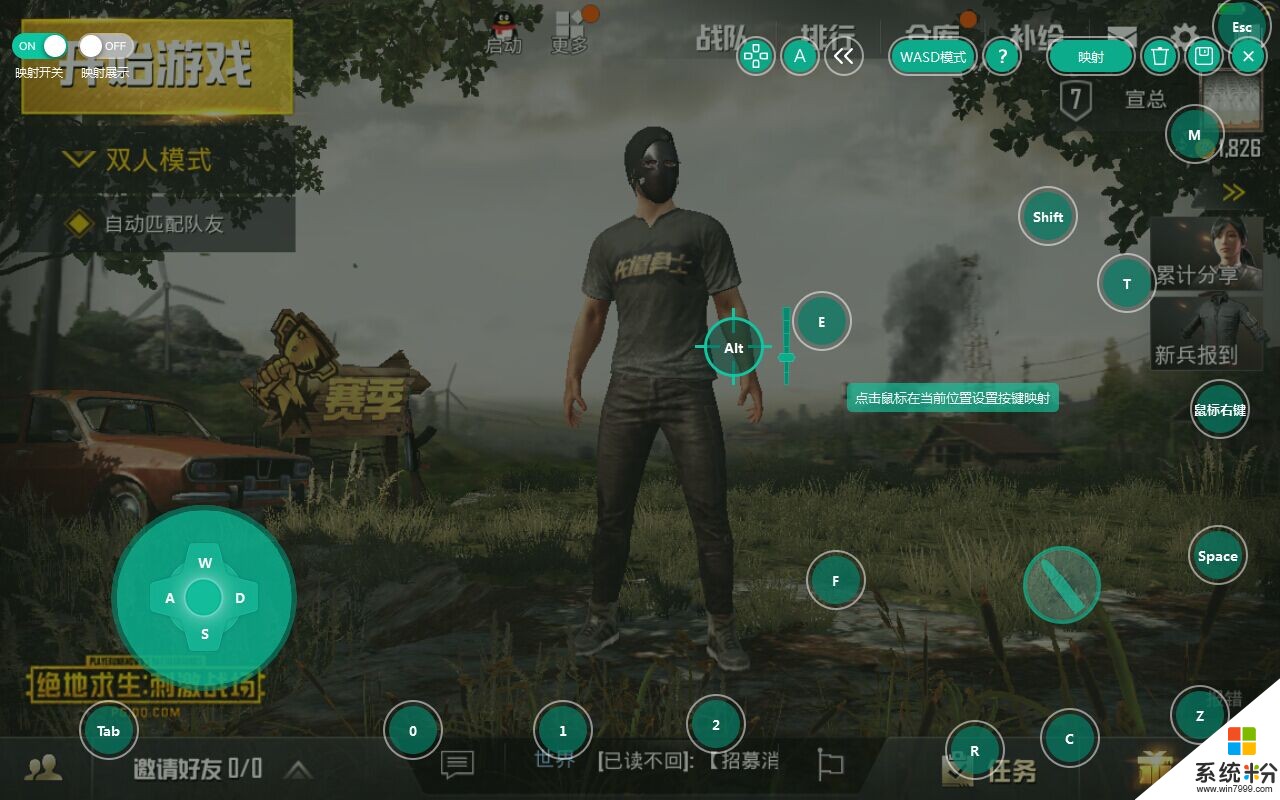The height and width of the screenshot is (800, 1280).
Task: Click the WASD模式 button
Action: point(932,57)
